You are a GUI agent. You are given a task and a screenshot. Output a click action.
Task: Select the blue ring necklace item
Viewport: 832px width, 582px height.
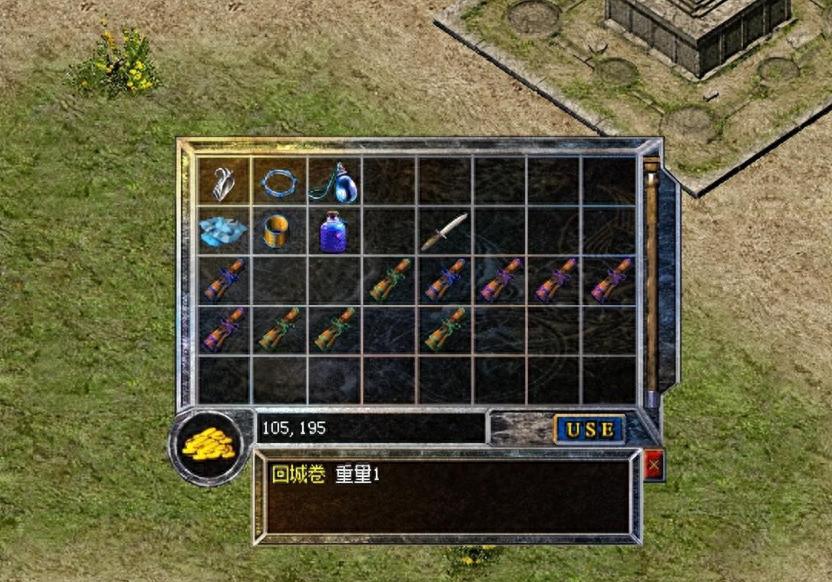(x=279, y=182)
